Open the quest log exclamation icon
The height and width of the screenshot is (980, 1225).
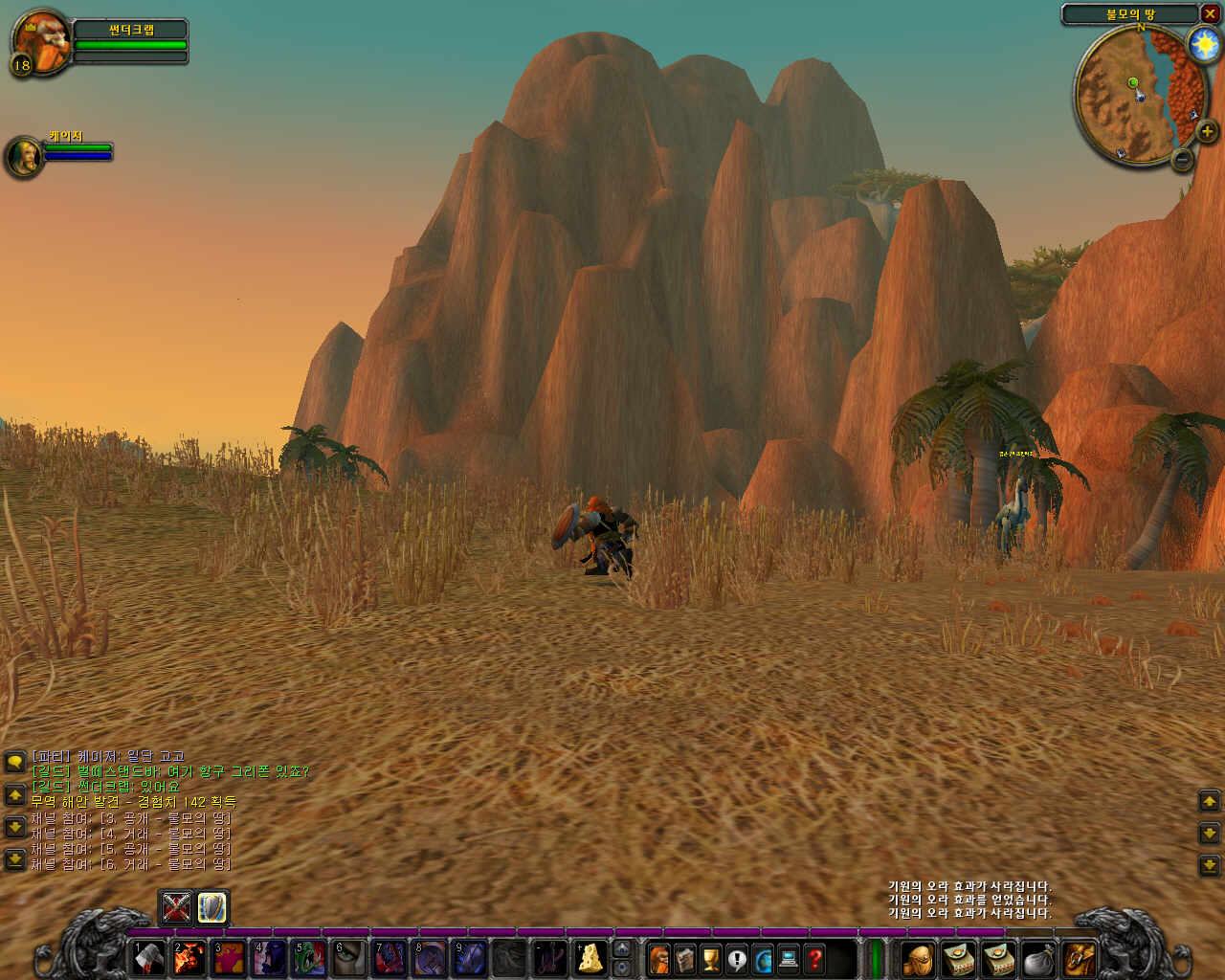pos(737,958)
